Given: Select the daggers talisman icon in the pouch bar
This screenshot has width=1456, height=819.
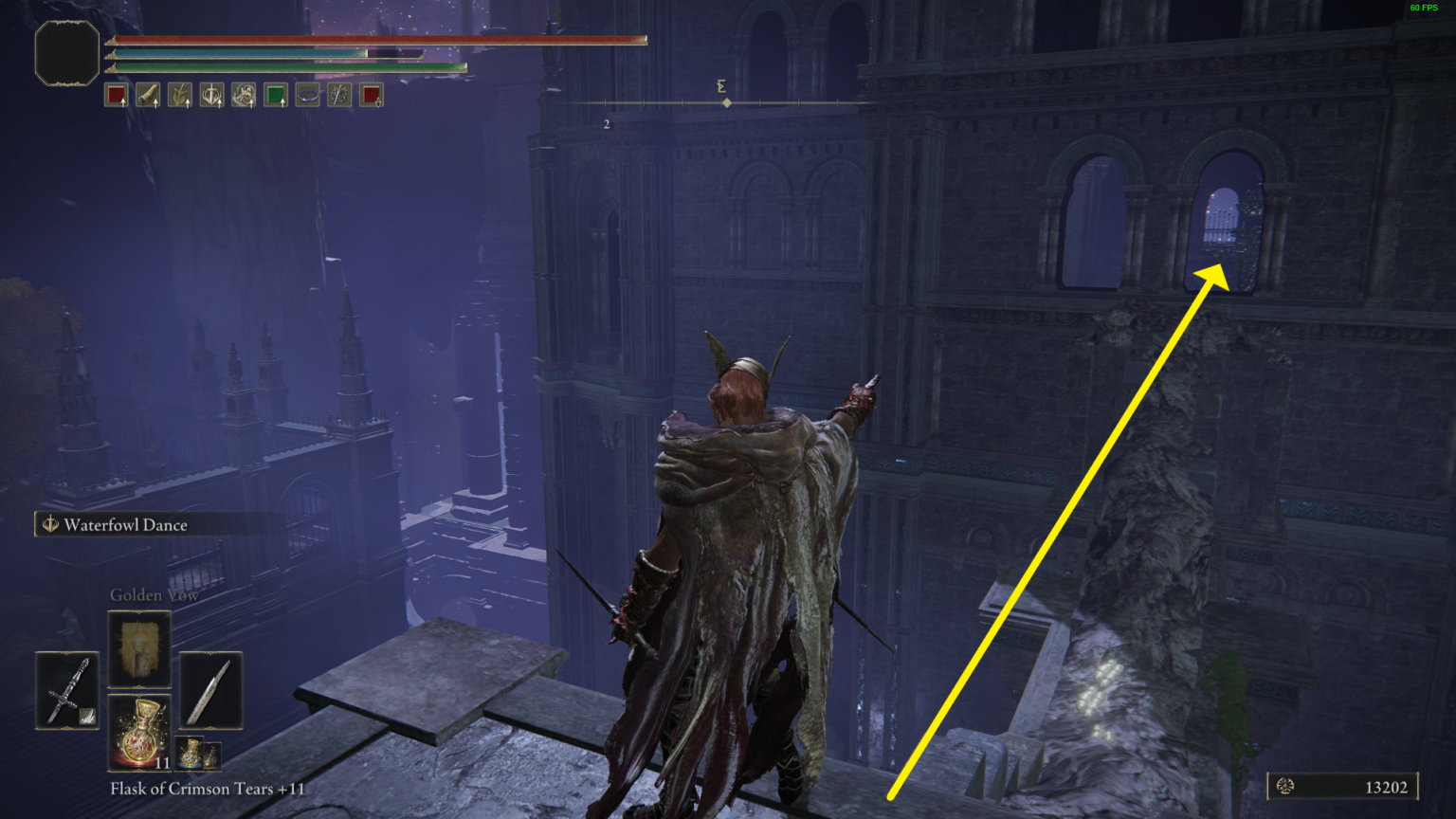Looking at the screenshot, I should [338, 94].
